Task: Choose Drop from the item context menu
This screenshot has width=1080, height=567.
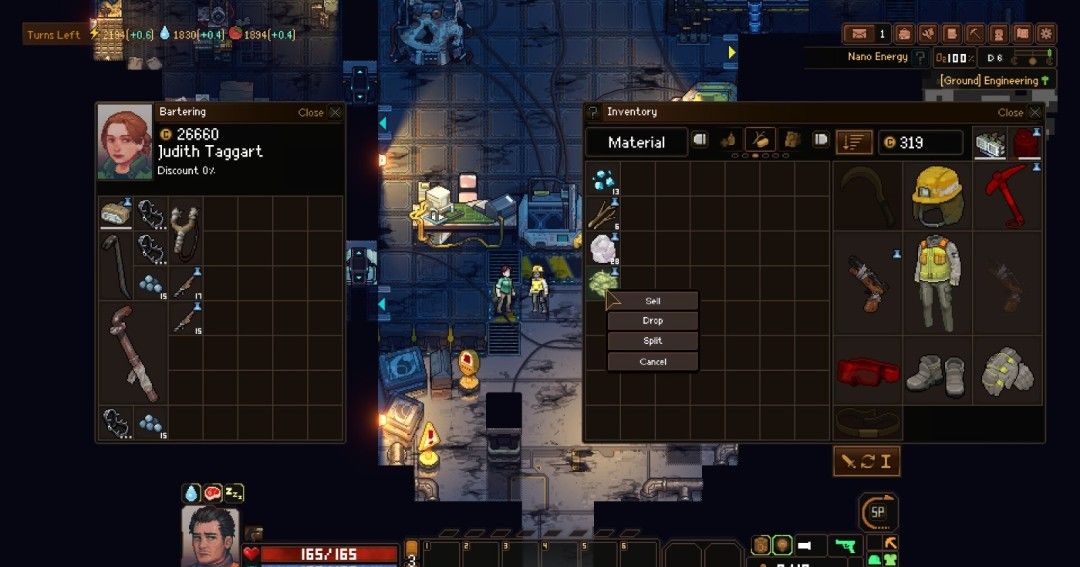Action: tap(652, 321)
